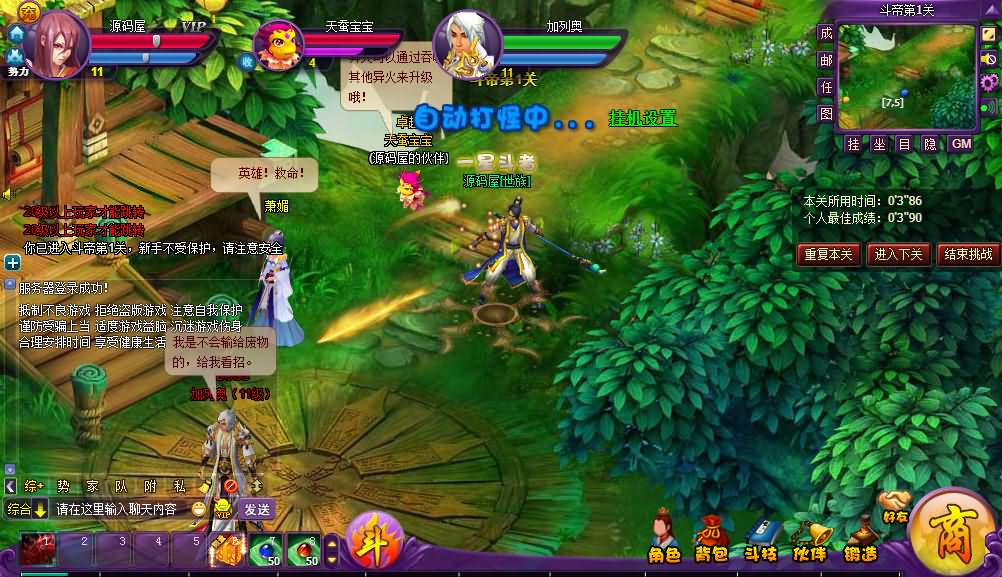Open the 邮 mail tab beside minimap
Screen dimensions: 1002x577
click(x=825, y=60)
